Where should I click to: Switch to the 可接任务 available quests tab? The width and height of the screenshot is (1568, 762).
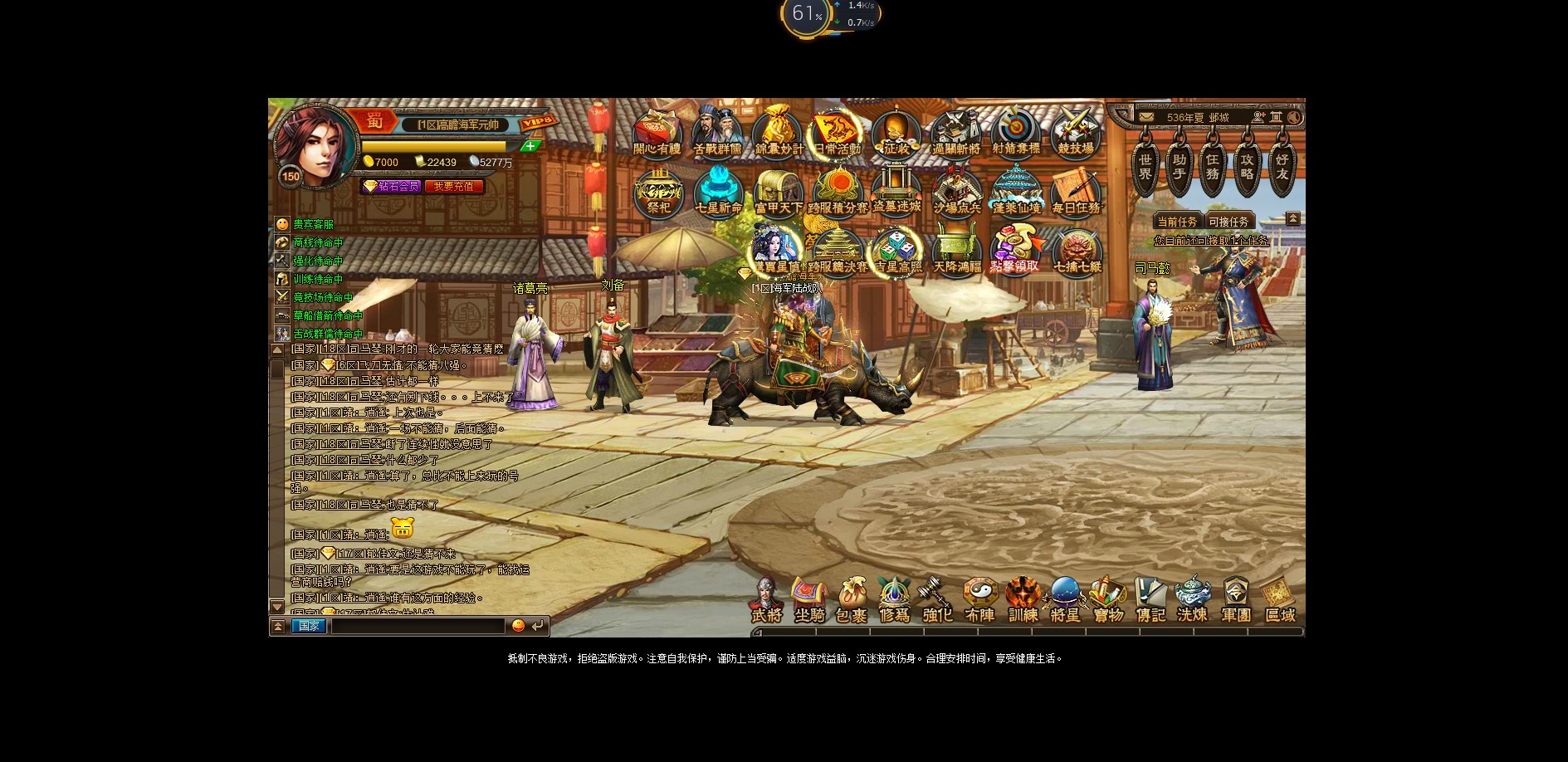coord(1229,222)
